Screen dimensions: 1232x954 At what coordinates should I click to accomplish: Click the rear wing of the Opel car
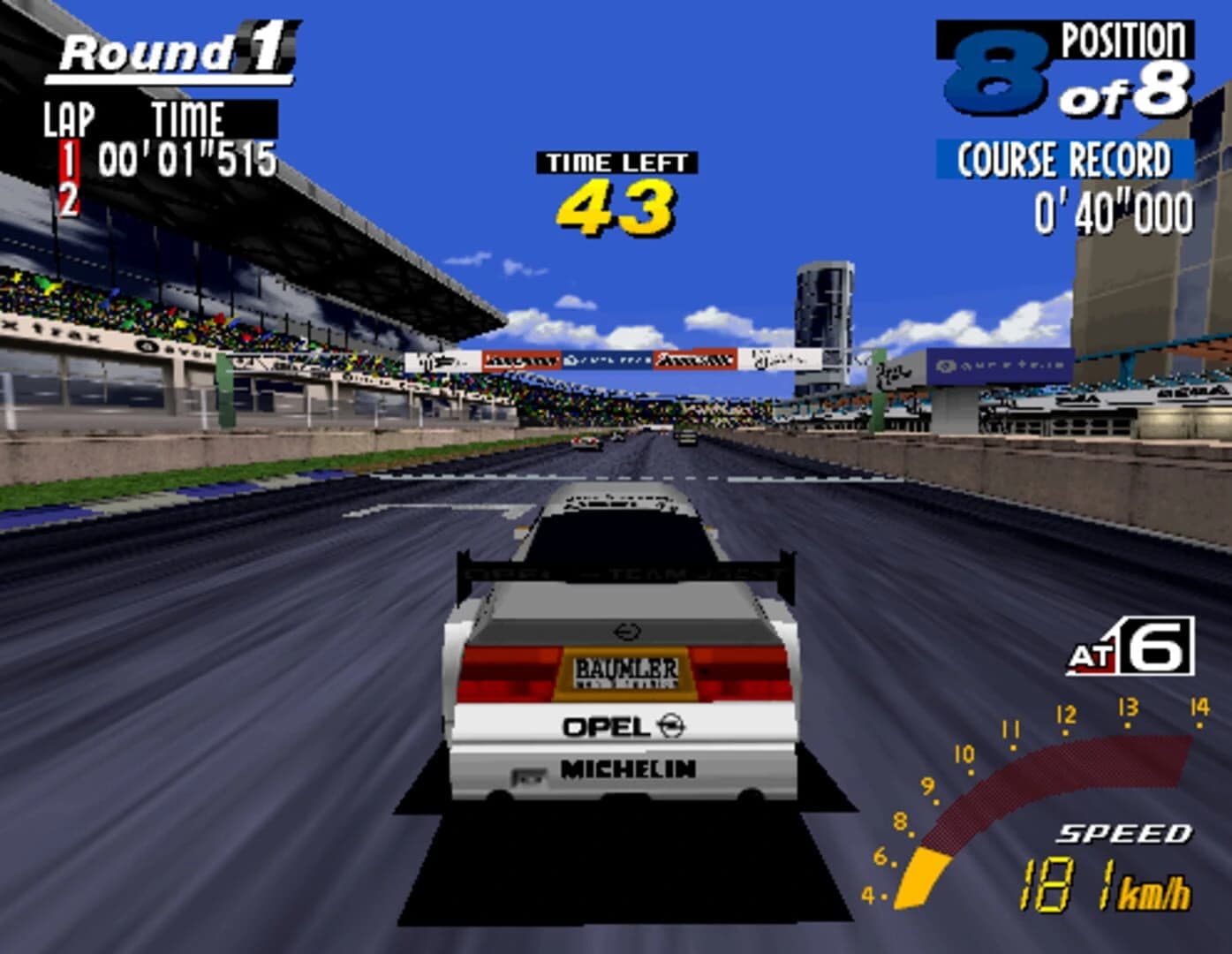(x=618, y=570)
